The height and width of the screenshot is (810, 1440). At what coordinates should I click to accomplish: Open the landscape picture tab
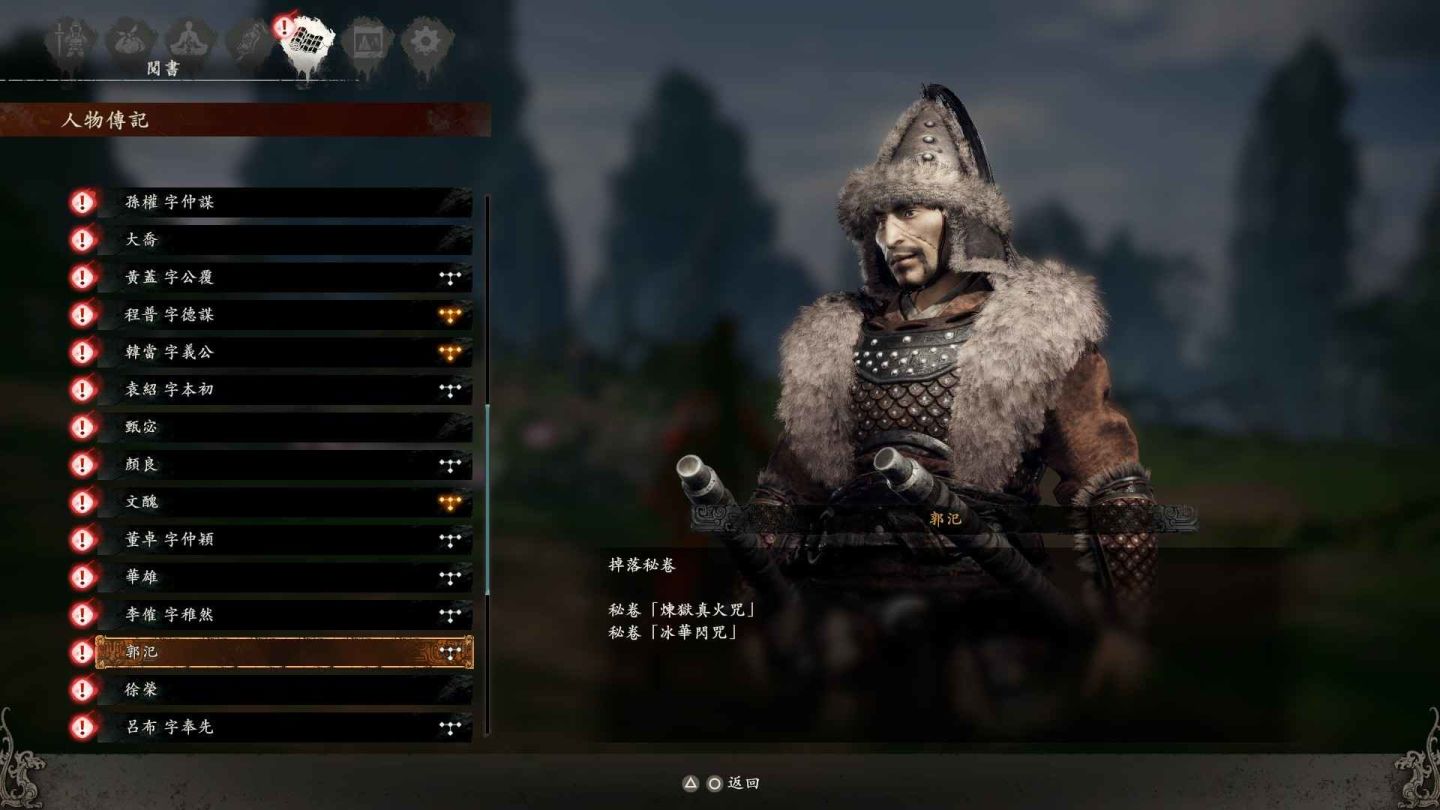[366, 43]
